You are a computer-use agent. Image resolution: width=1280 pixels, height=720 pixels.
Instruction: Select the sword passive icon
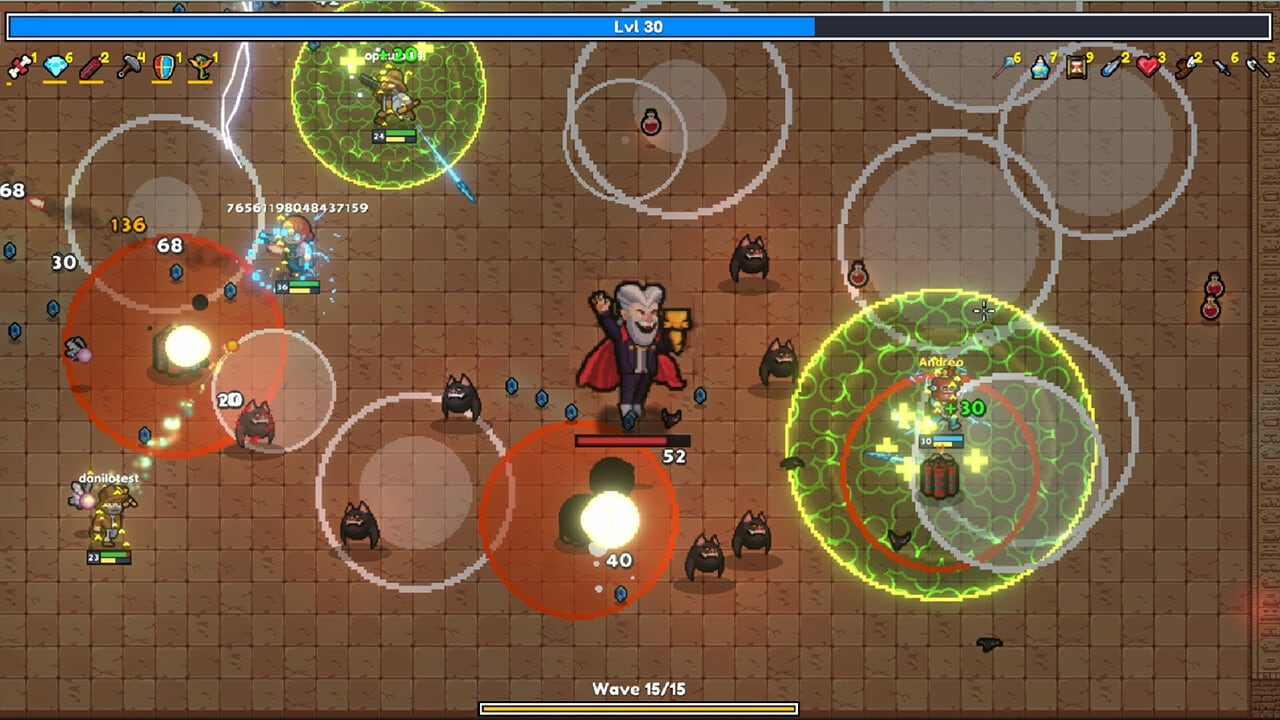(x=1221, y=67)
